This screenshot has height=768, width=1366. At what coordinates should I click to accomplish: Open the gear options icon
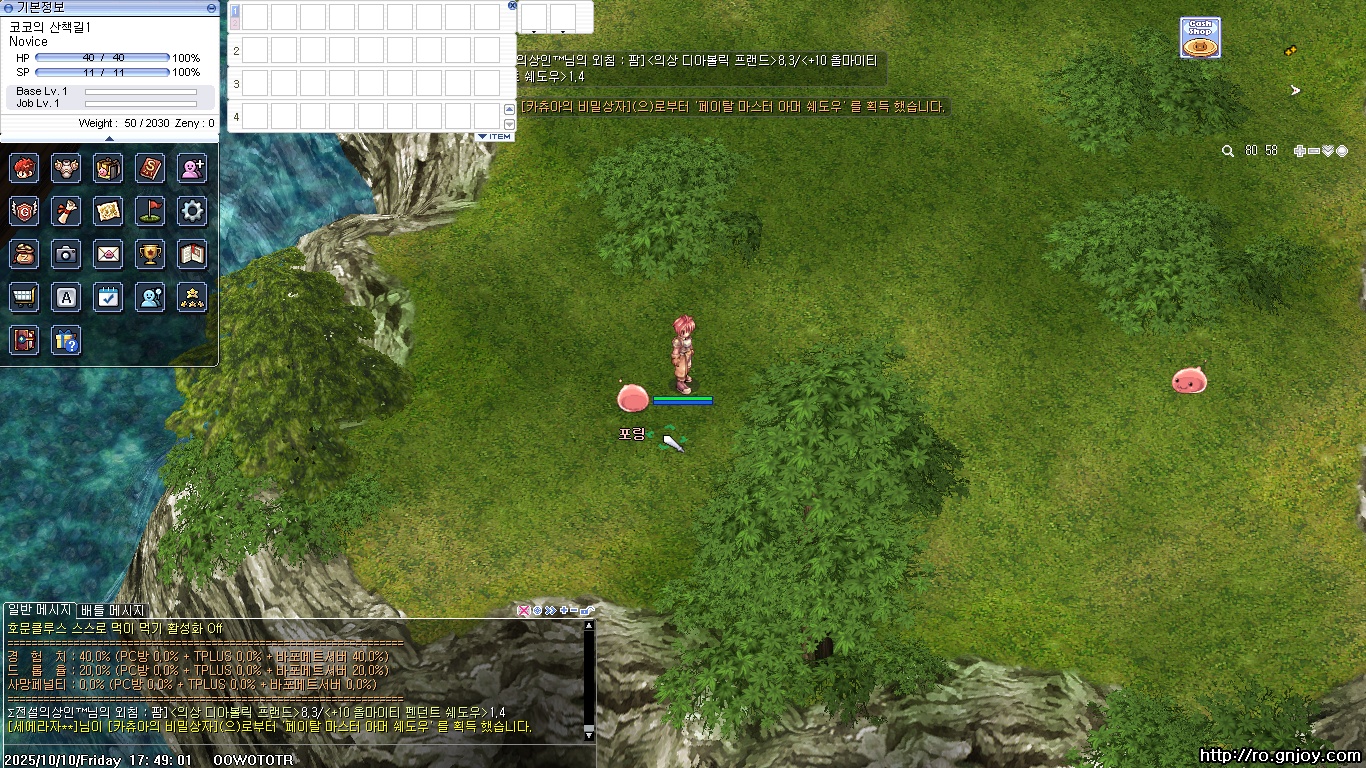[192, 211]
